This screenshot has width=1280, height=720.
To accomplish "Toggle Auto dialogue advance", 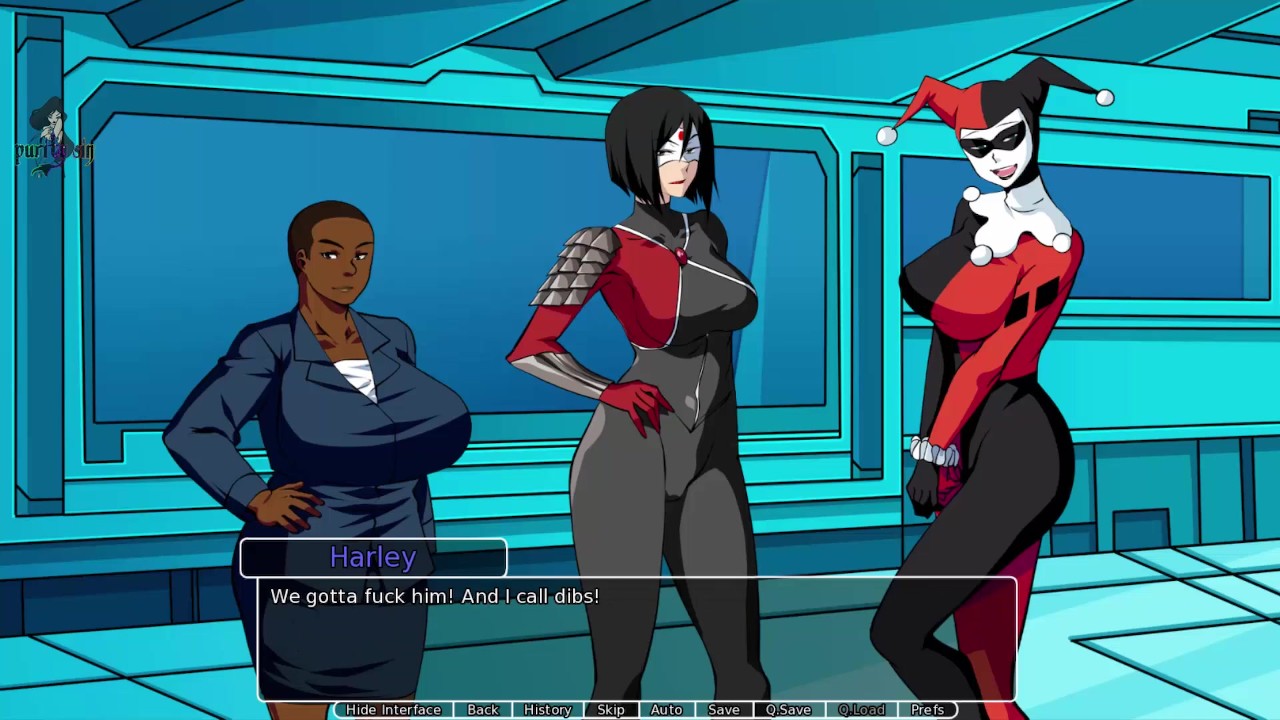I will click(666, 709).
